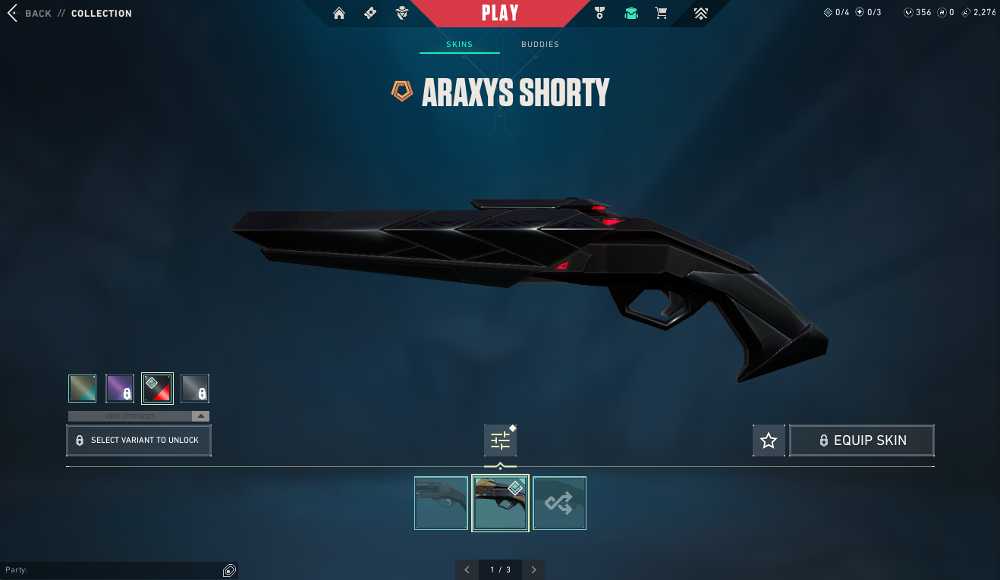Viewport: 1000px width, 580px height.
Task: Choose the default Shorty skin thumbnail
Action: pos(441,503)
